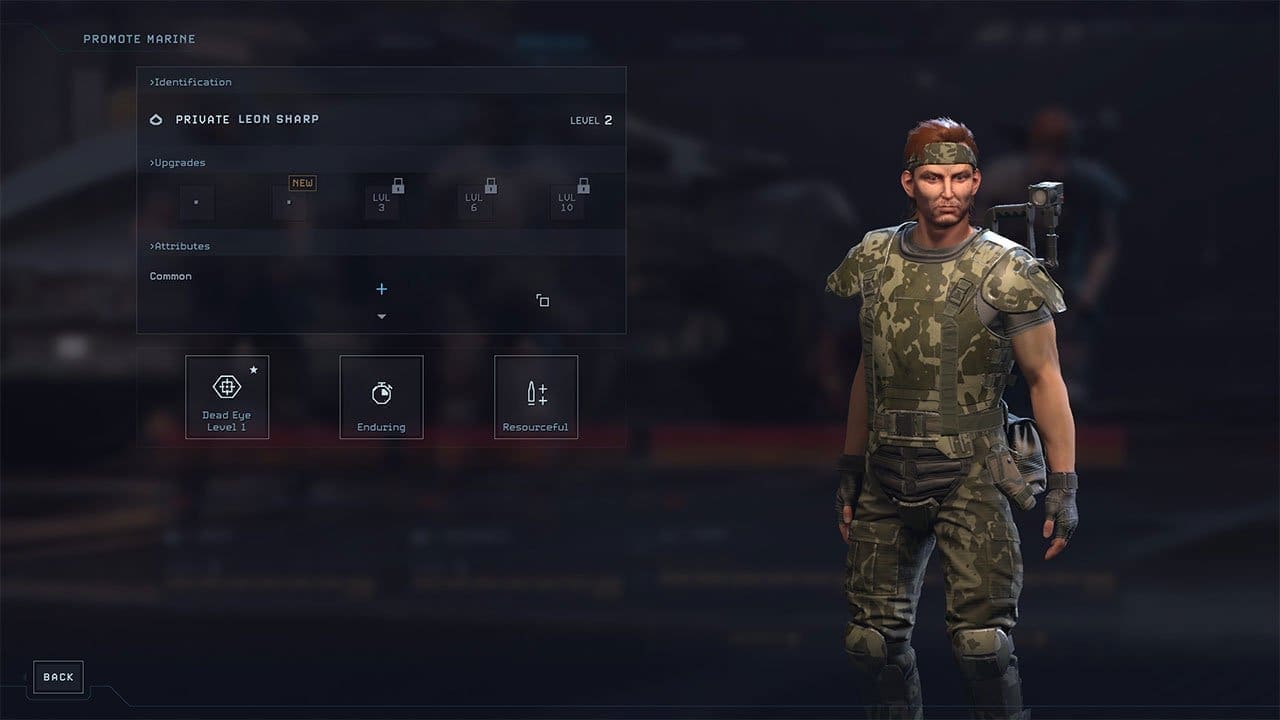Open the upgrade slot marked NEW
1280x720 pixels.
pyautogui.click(x=289, y=203)
